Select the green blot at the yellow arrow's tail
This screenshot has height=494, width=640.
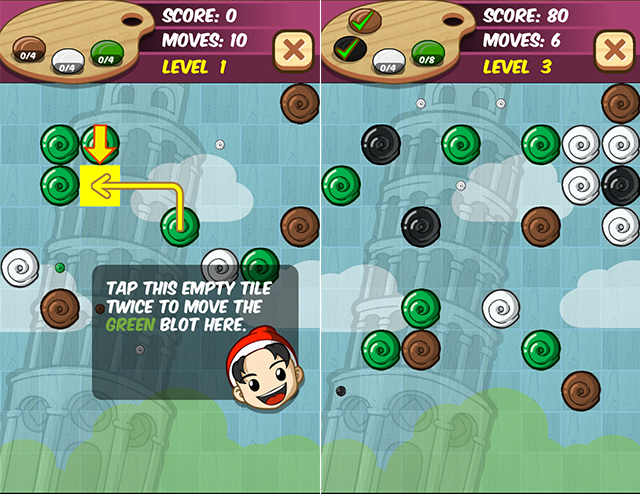(180, 226)
